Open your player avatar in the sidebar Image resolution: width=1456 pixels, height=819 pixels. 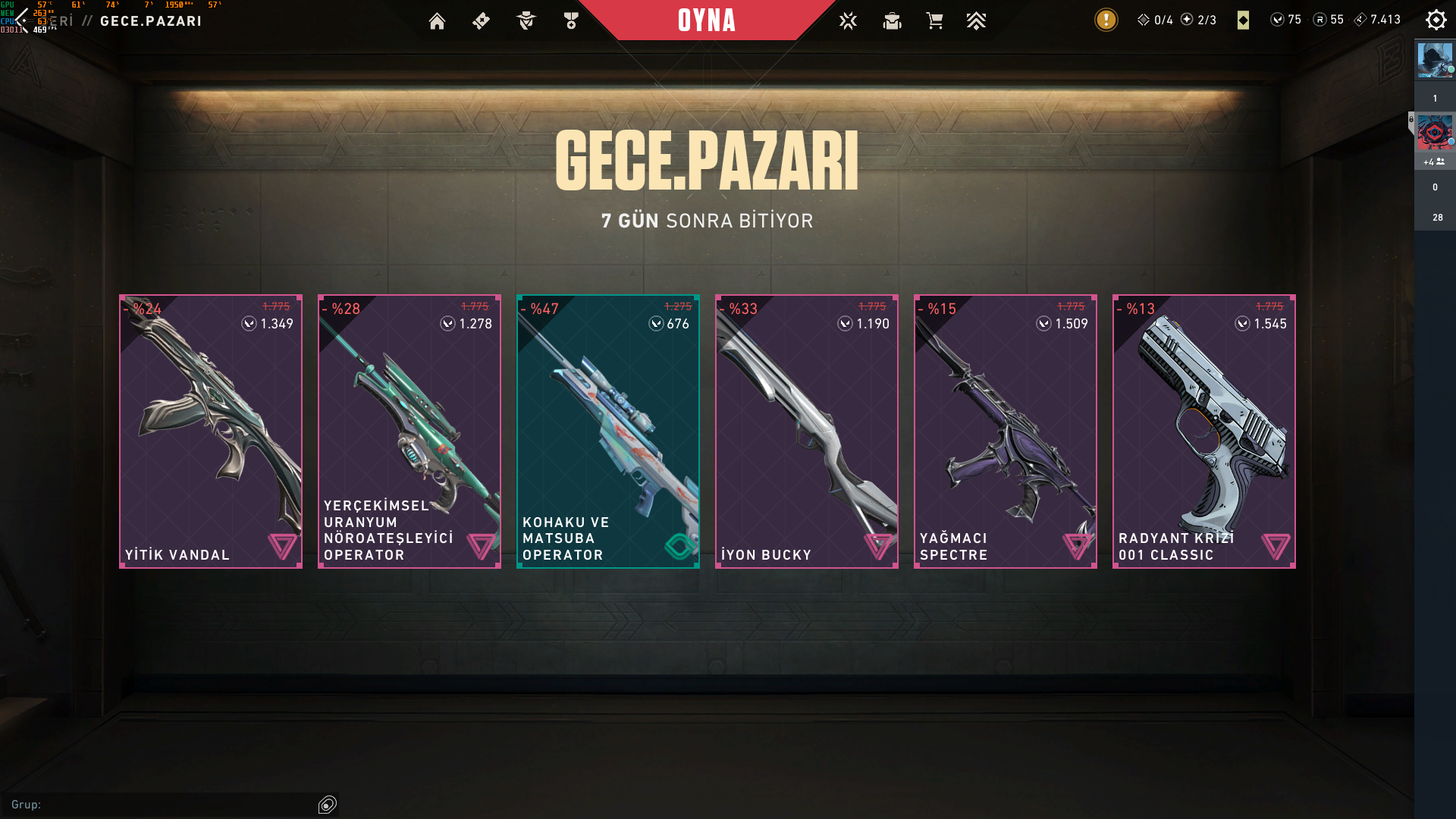point(1435,61)
